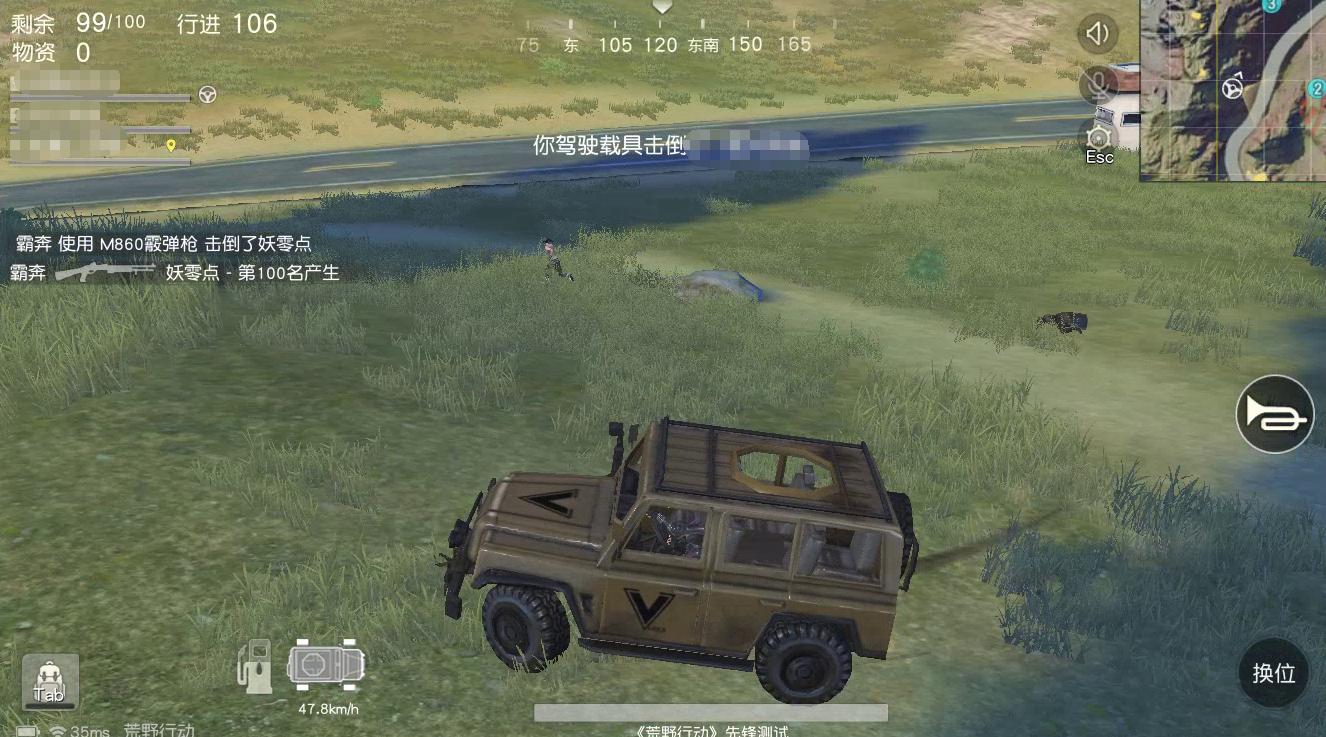Toggle voice chat off
The height and width of the screenshot is (737, 1326).
(x=1097, y=85)
